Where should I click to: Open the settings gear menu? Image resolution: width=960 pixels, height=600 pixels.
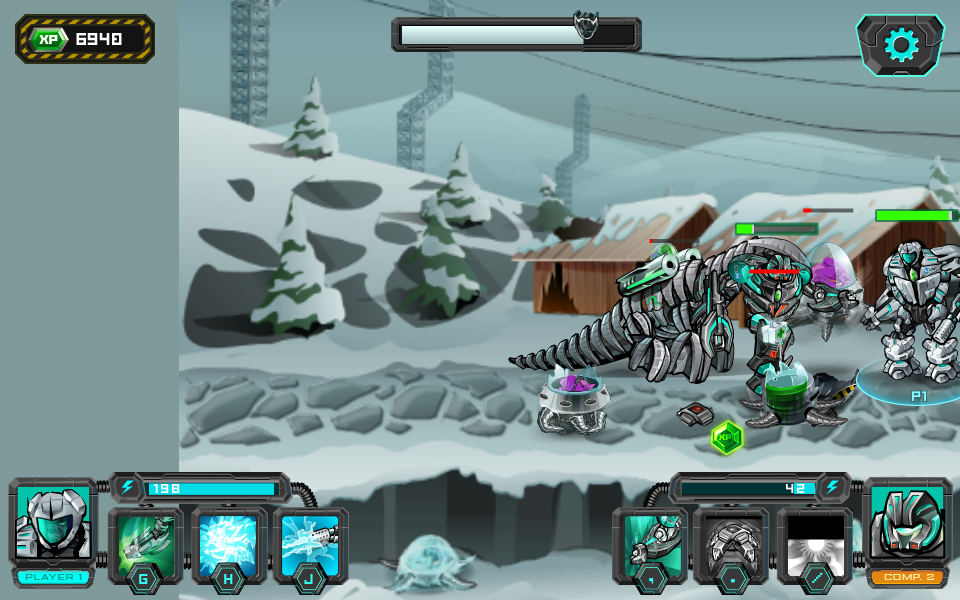[900, 45]
